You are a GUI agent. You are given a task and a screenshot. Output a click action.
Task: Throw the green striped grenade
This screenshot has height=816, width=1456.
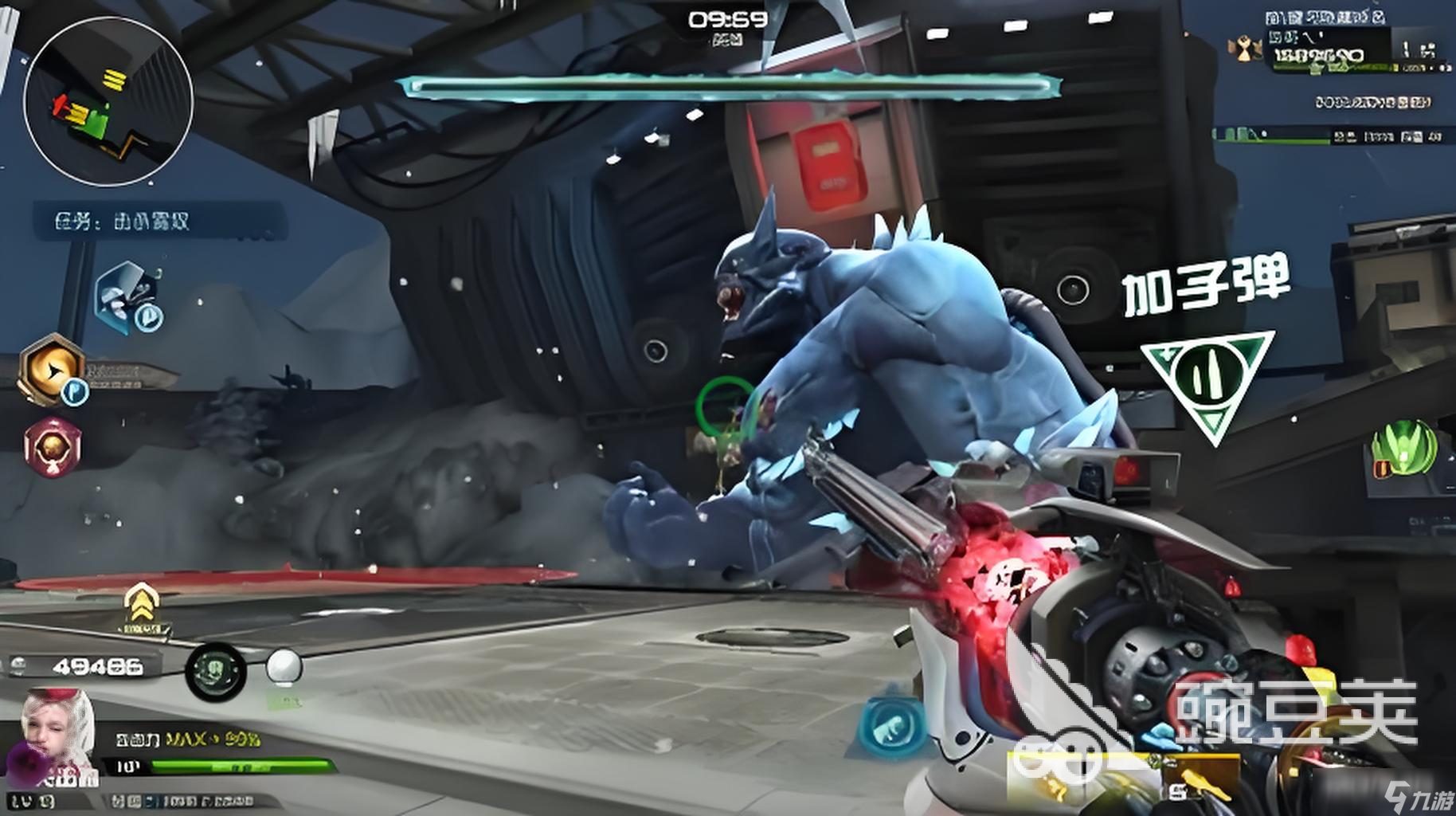coord(1403,449)
